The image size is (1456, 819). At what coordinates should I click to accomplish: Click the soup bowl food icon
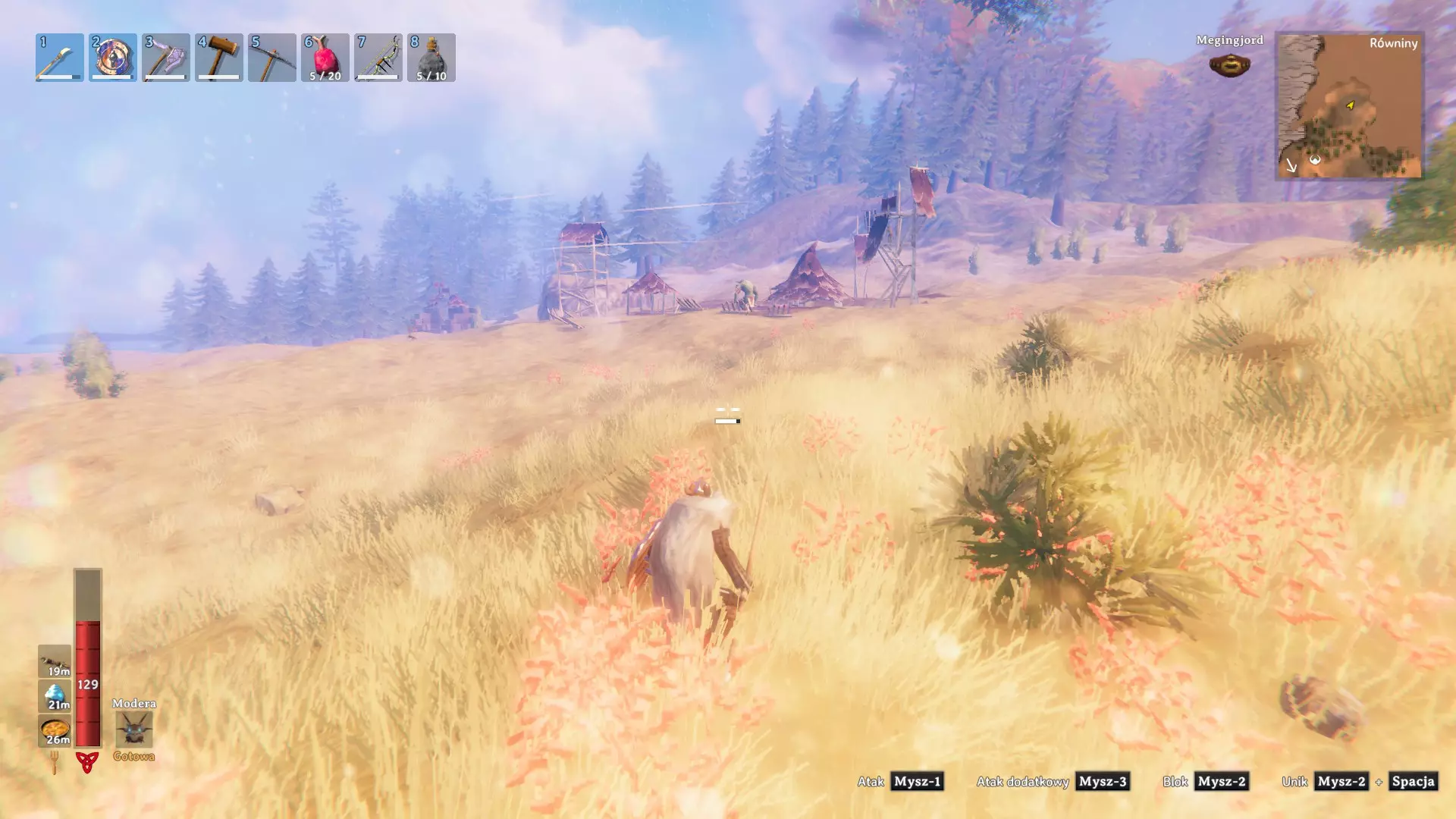(x=55, y=731)
